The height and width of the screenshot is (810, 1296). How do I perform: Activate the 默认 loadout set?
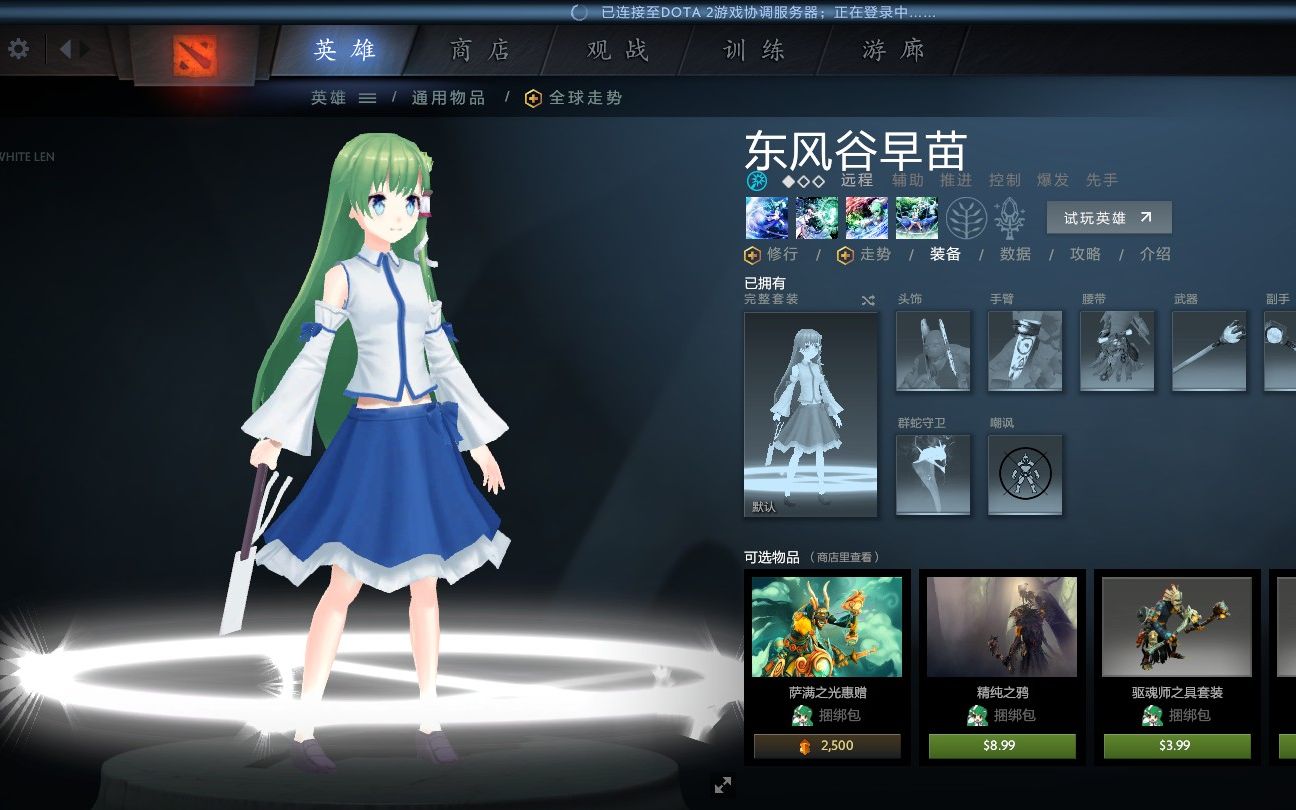(x=810, y=413)
